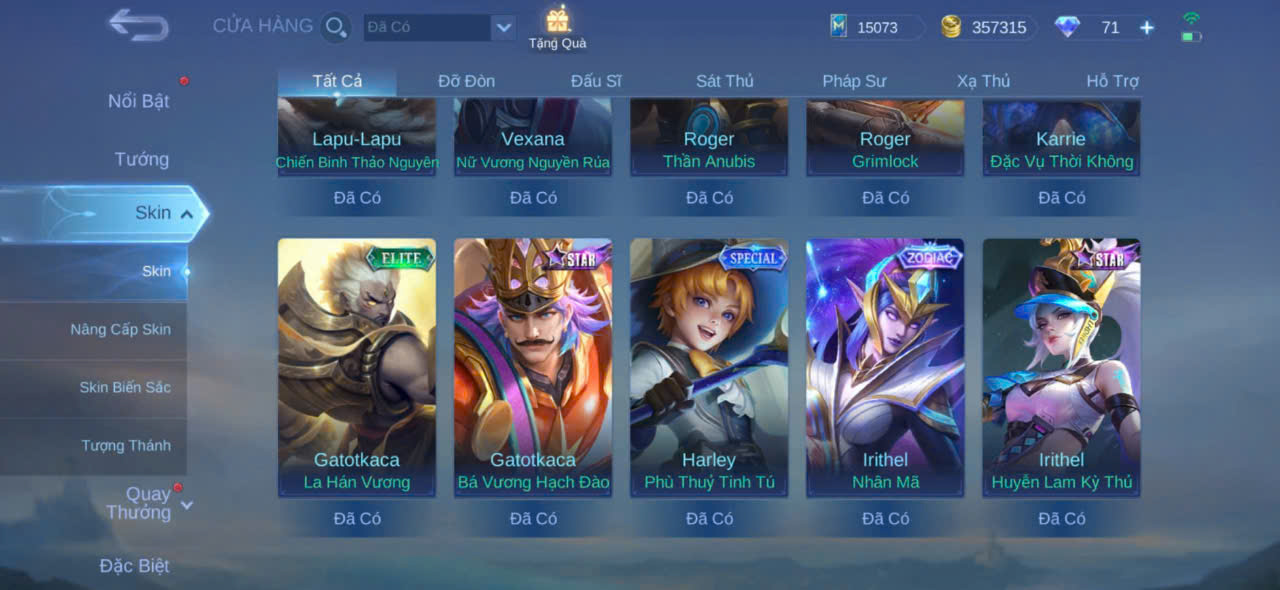1280x590 pixels.
Task: Open the Nổi Bật menu section
Action: tap(138, 101)
